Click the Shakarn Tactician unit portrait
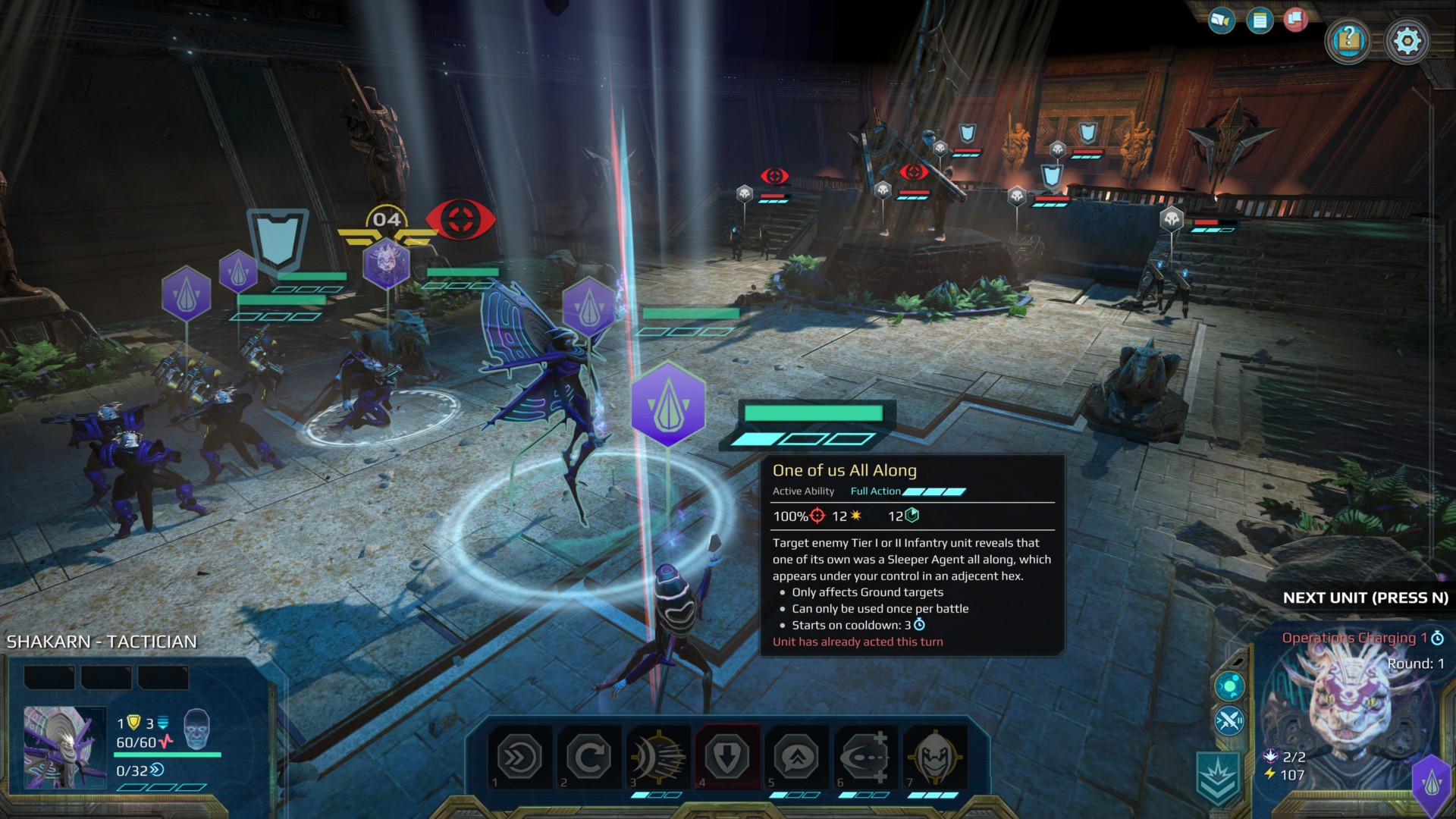 pyautogui.click(x=64, y=748)
